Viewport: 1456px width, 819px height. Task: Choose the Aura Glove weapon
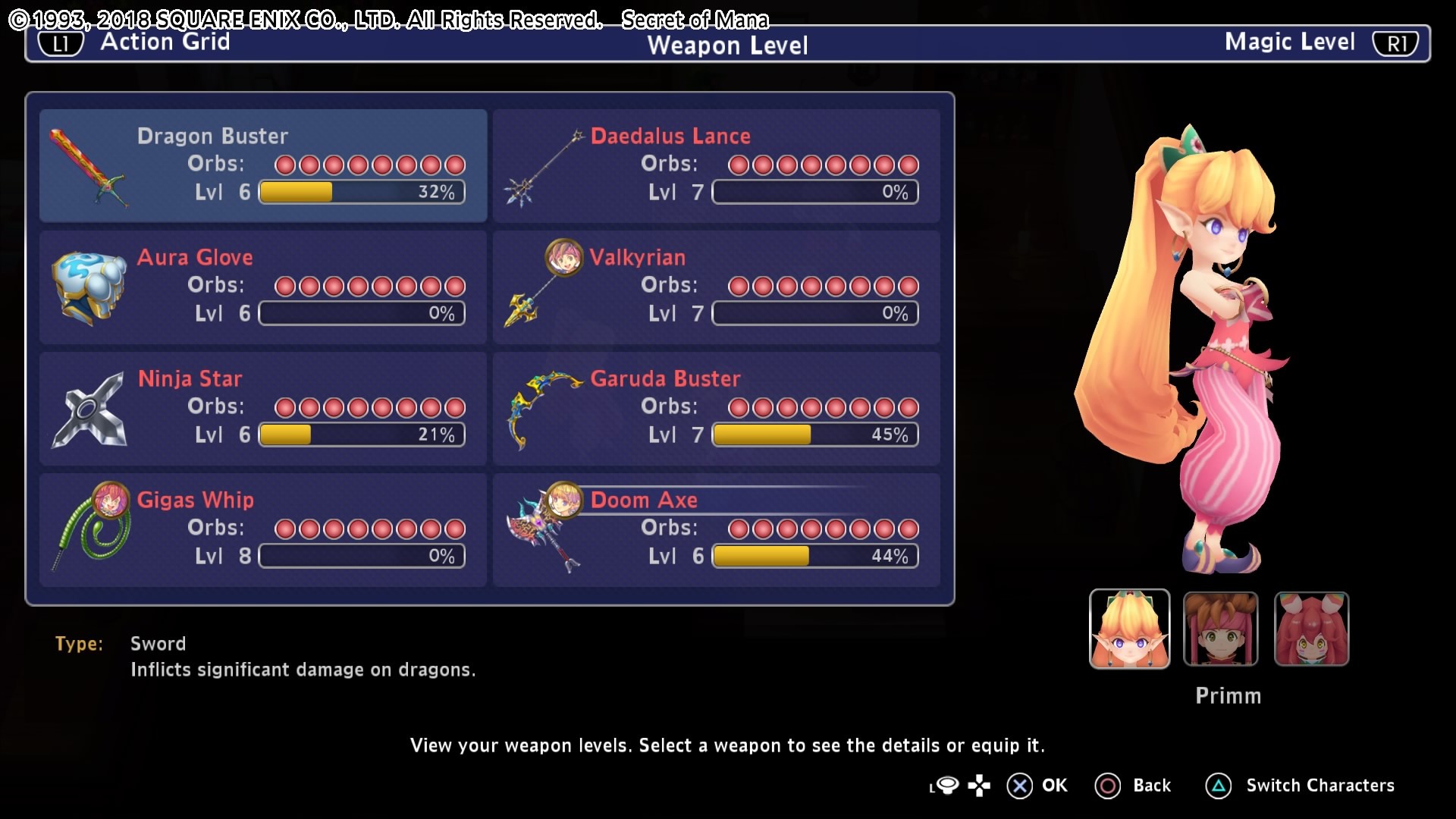[263, 287]
